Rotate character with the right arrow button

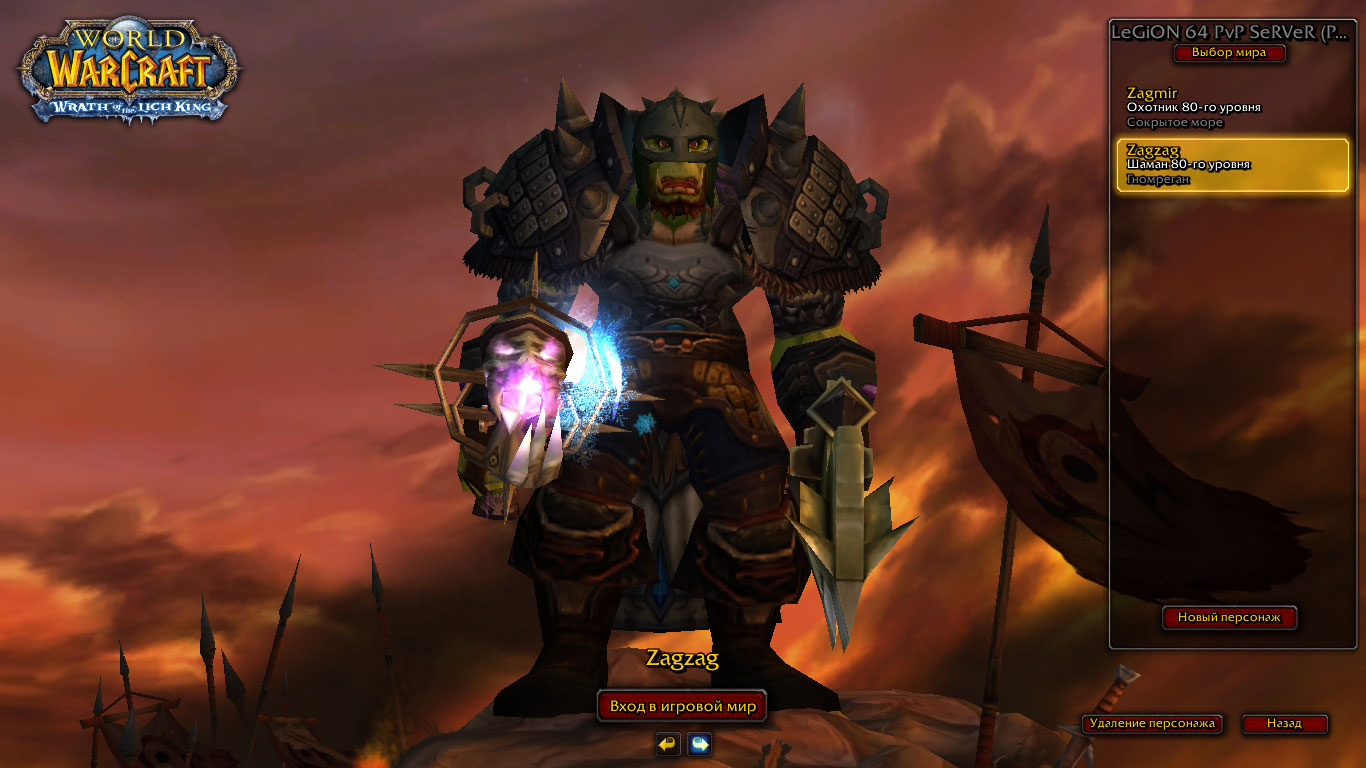click(x=700, y=744)
